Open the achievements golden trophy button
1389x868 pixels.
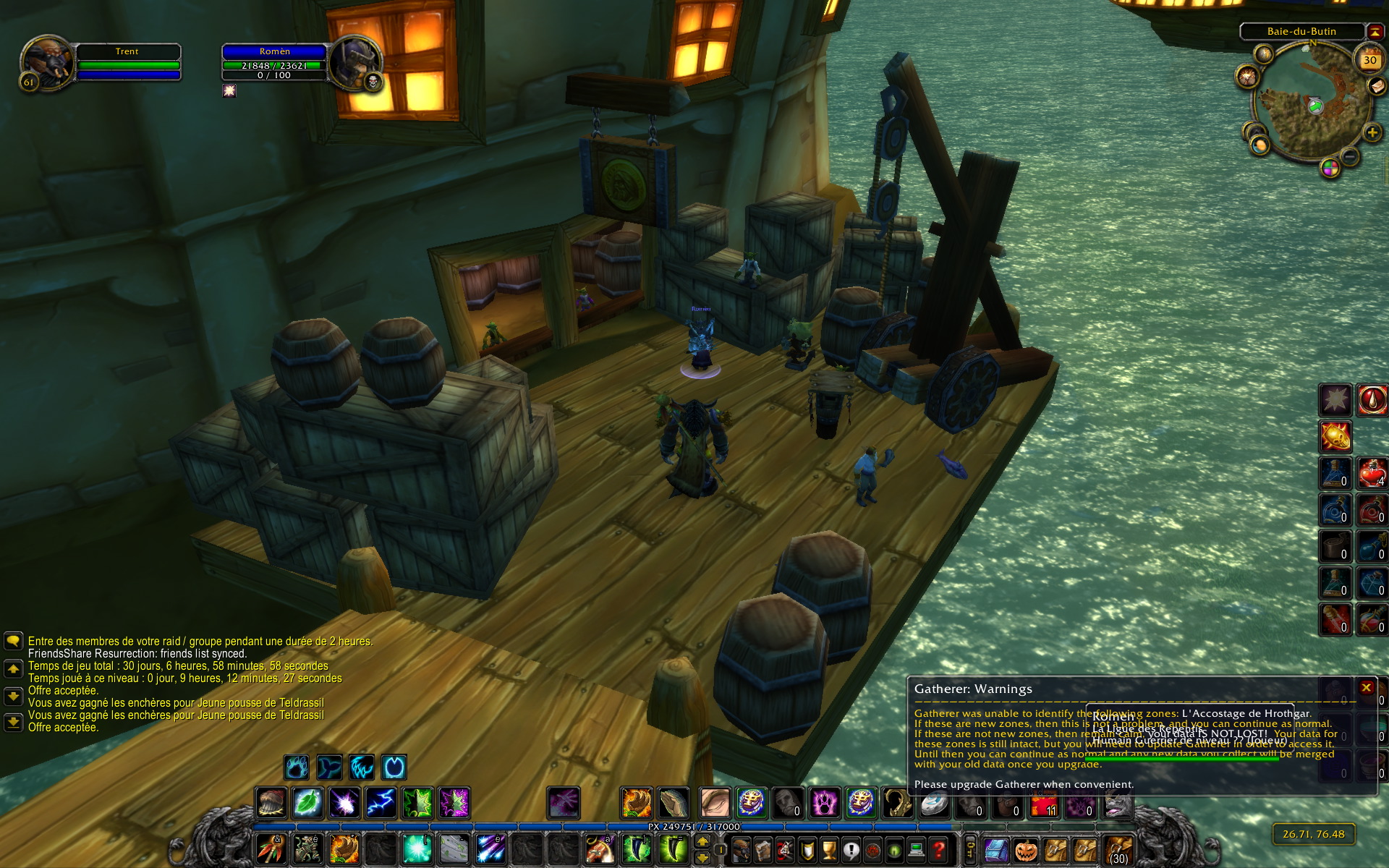(829, 850)
